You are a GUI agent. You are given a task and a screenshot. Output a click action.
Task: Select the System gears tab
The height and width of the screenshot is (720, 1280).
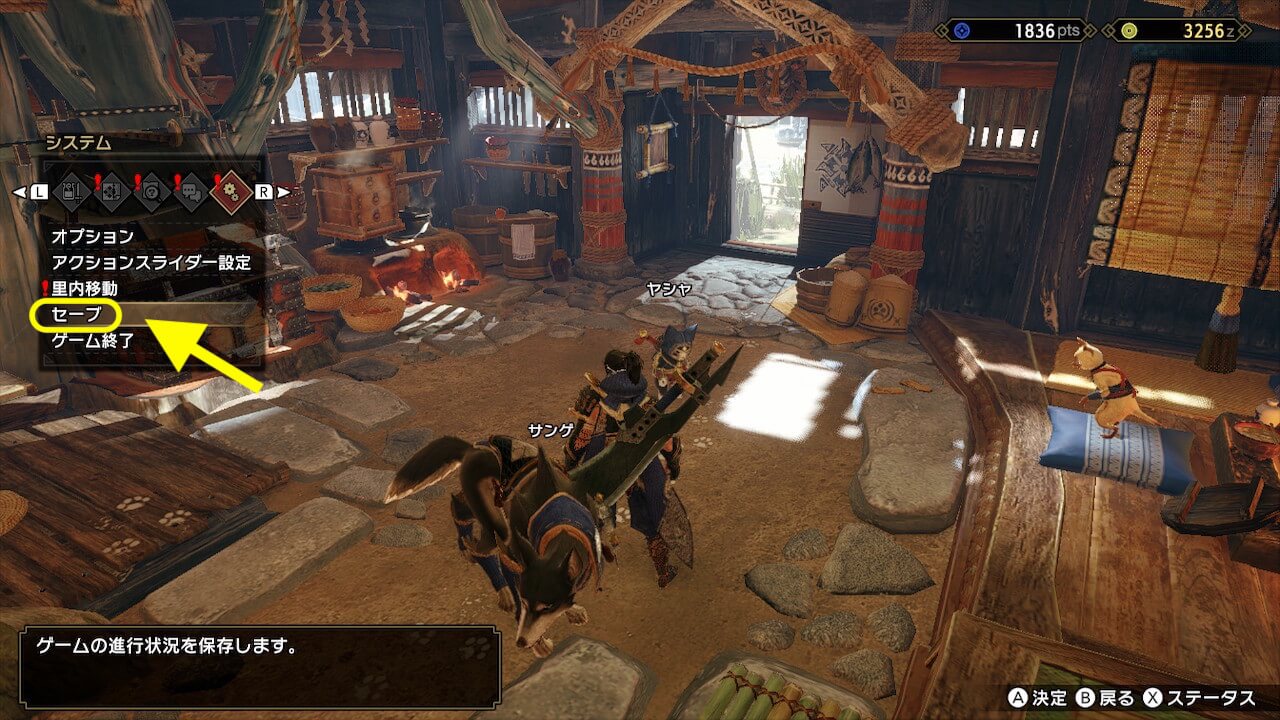pyautogui.click(x=231, y=191)
